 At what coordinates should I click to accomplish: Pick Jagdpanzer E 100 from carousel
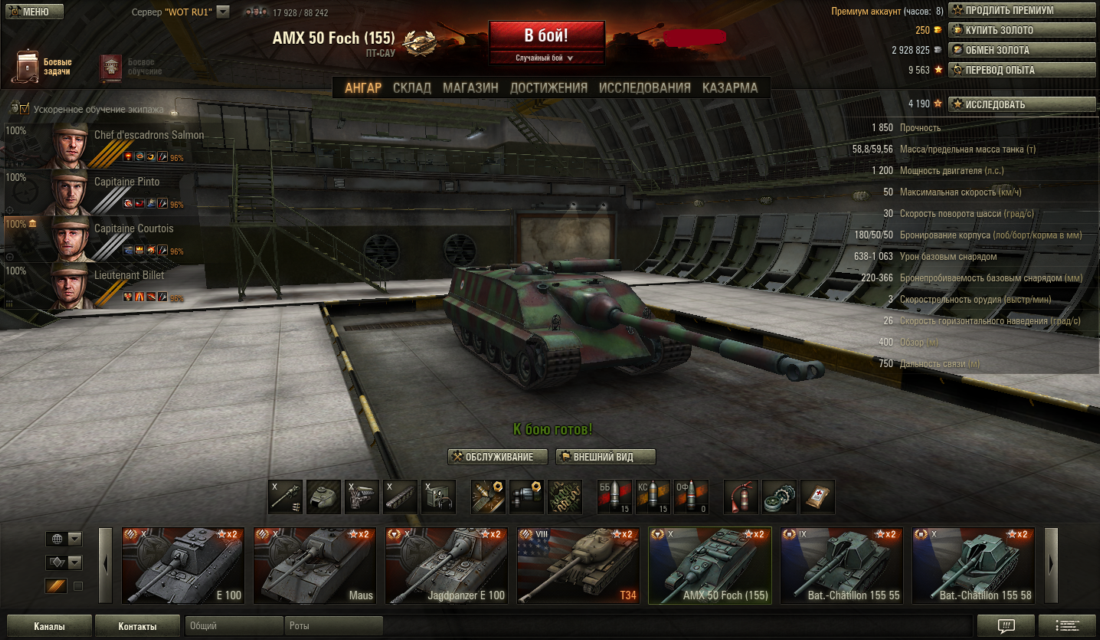tap(446, 566)
